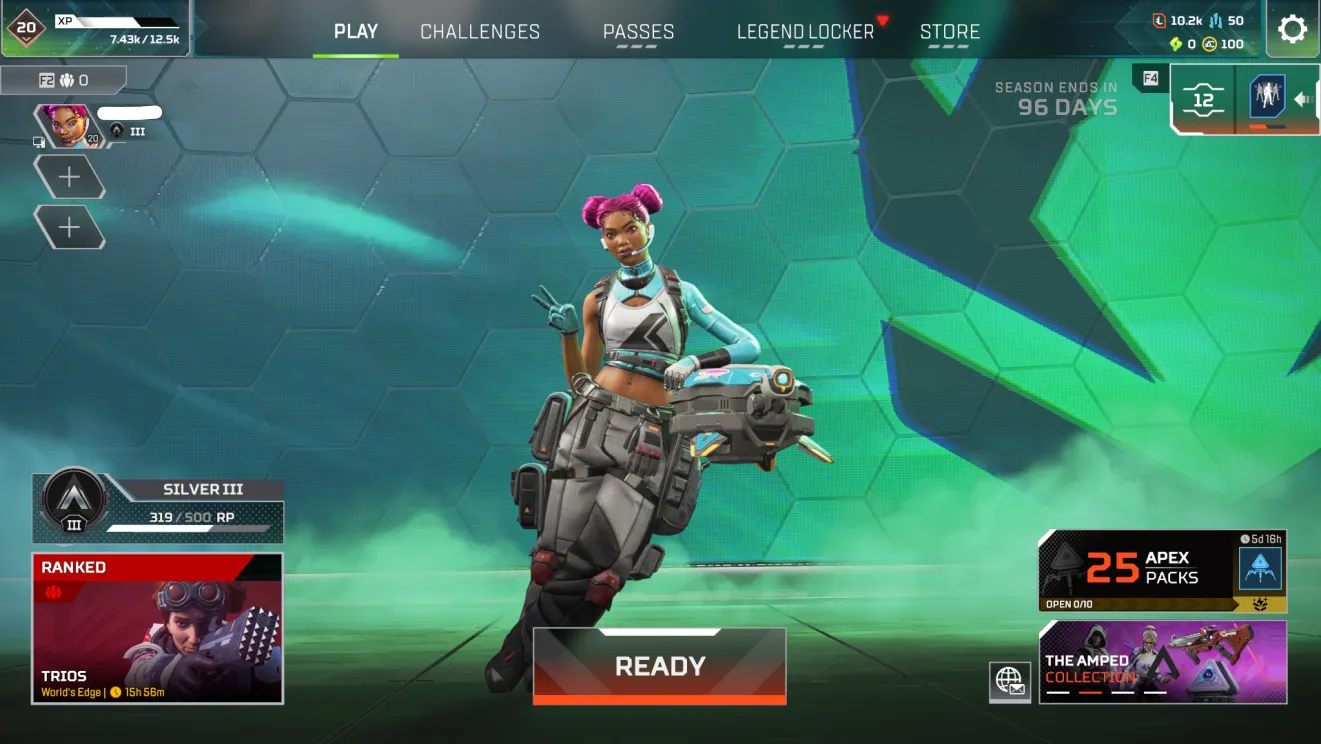View Silver III ranked progress panel
Image resolution: width=1321 pixels, height=744 pixels.
pyautogui.click(x=158, y=508)
